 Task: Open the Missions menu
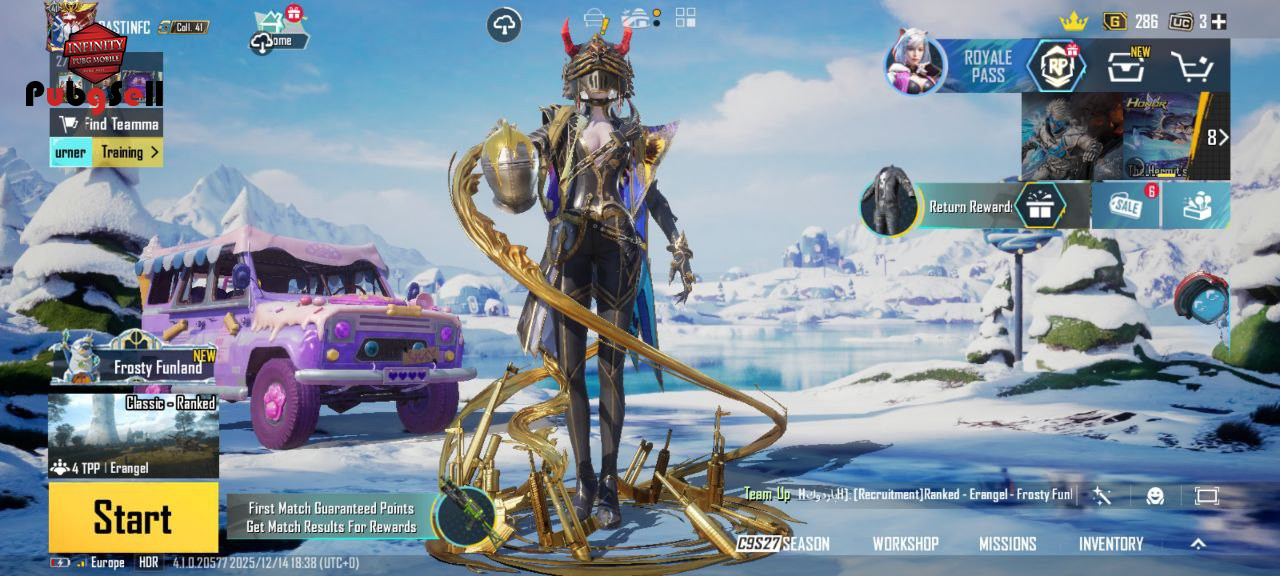(1007, 544)
